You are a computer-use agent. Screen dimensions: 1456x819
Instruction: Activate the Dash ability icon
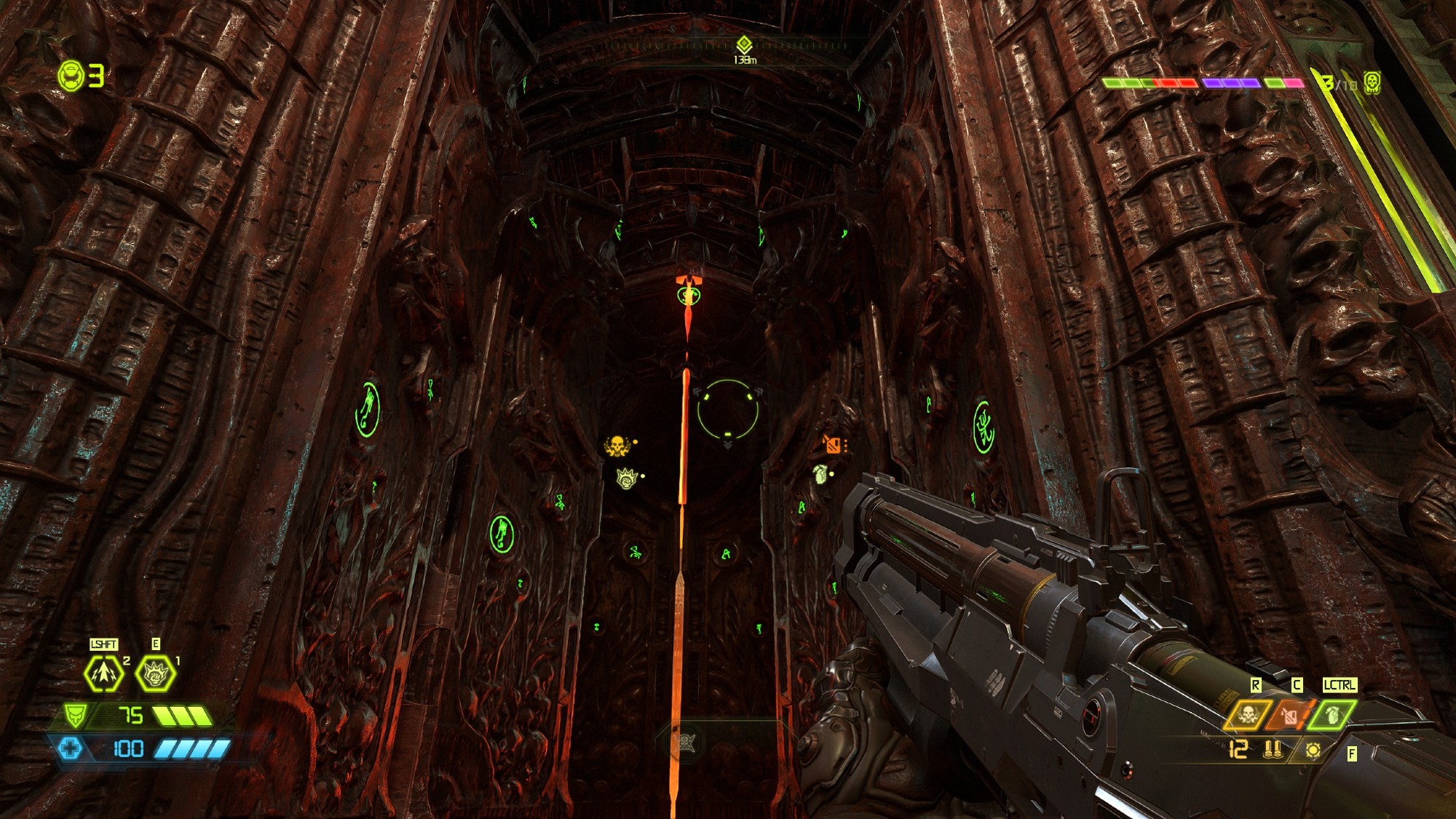click(x=103, y=674)
